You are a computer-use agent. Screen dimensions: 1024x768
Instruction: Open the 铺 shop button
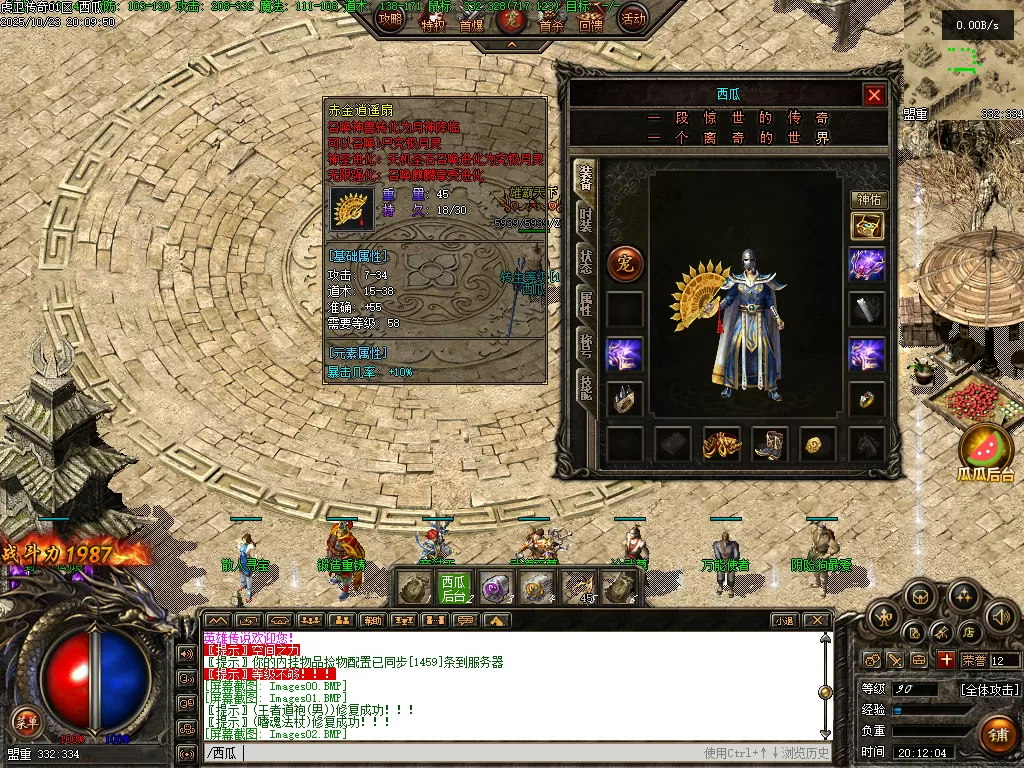997,735
